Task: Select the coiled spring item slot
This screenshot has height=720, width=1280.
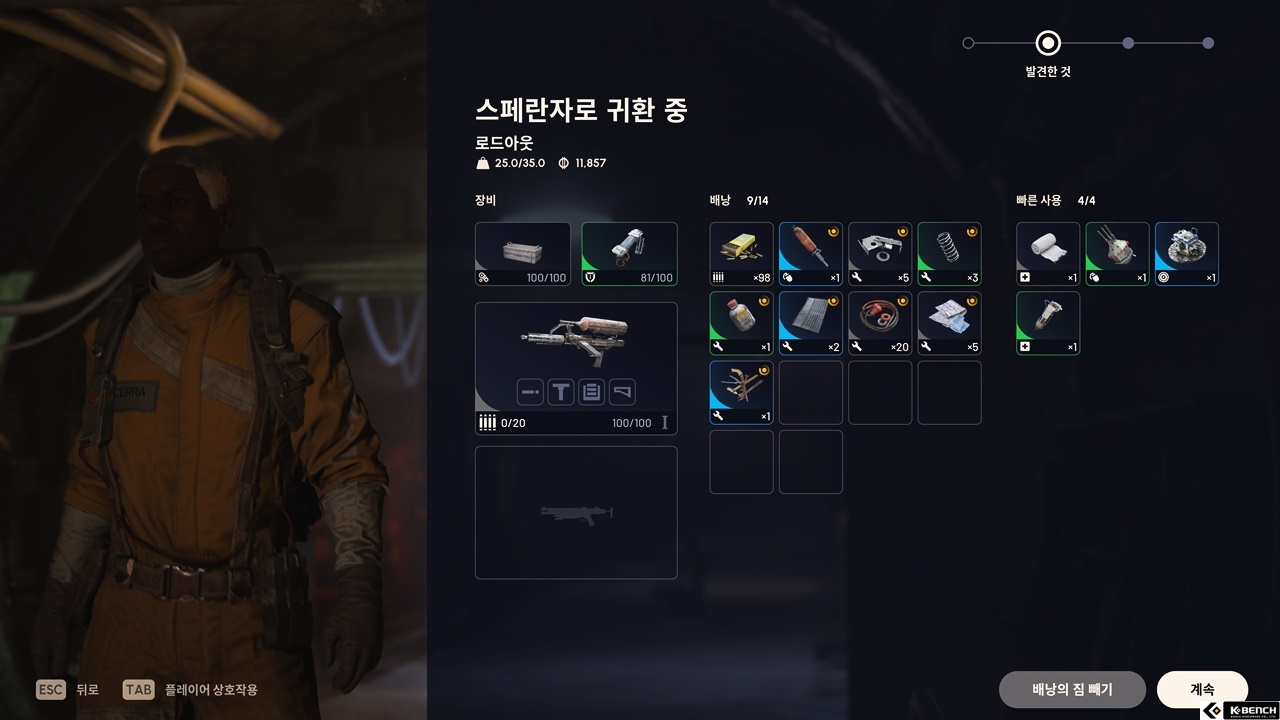Action: (x=950, y=254)
